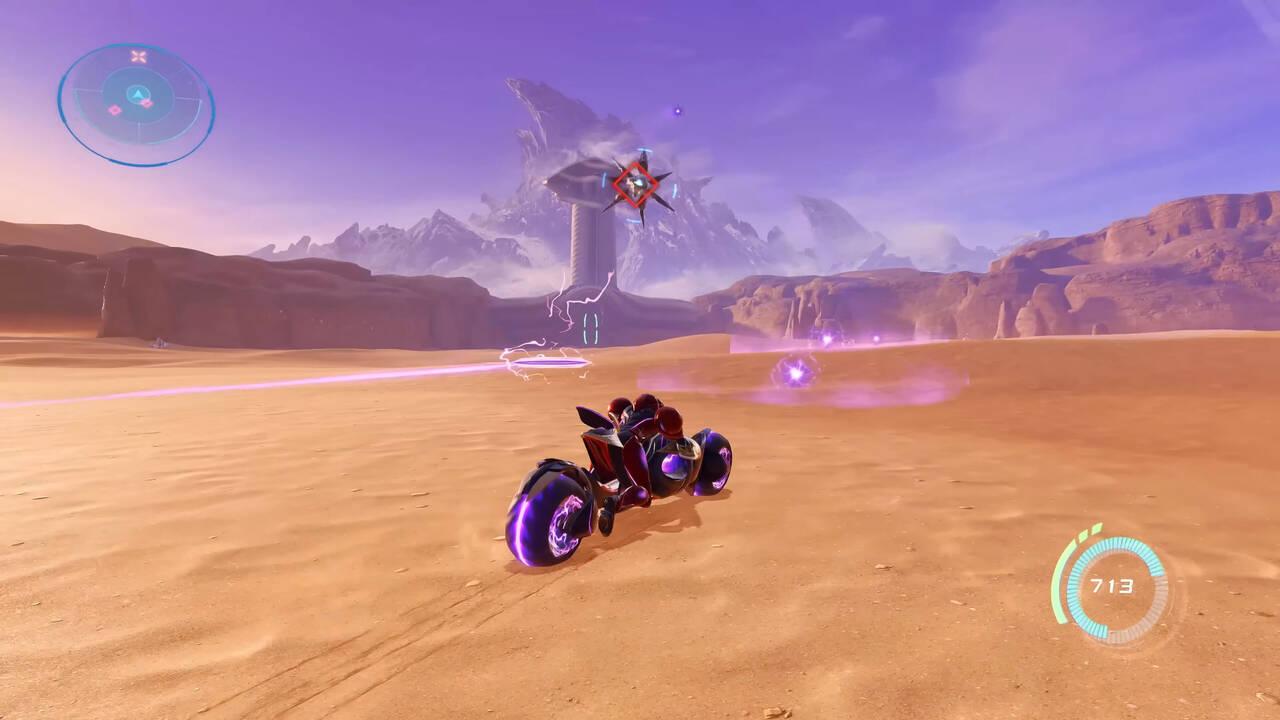1280x720 pixels.
Task: Click the small purple projectile in the sky
Action: click(x=679, y=108)
